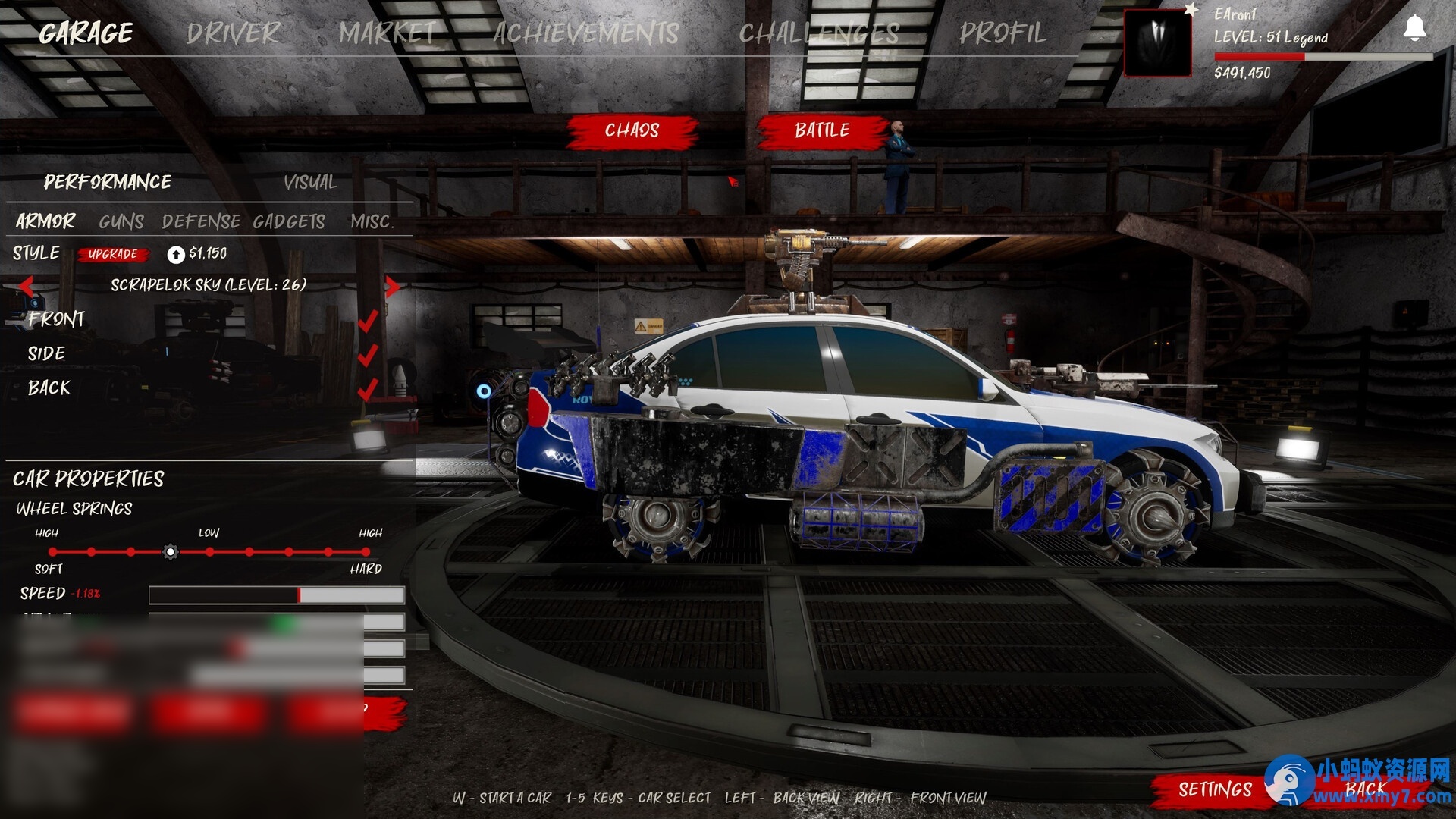
Task: View the Profil page
Action: click(x=1002, y=33)
